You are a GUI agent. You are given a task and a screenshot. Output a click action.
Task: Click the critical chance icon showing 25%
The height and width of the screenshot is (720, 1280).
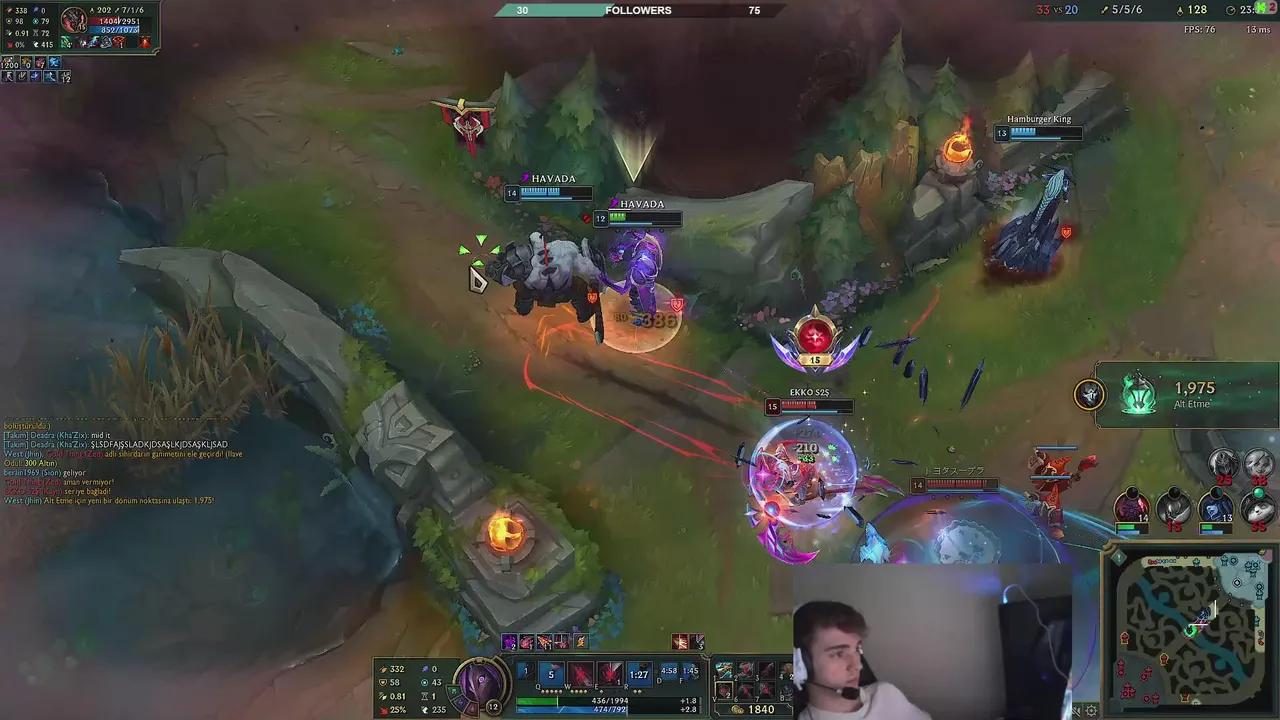pos(385,710)
